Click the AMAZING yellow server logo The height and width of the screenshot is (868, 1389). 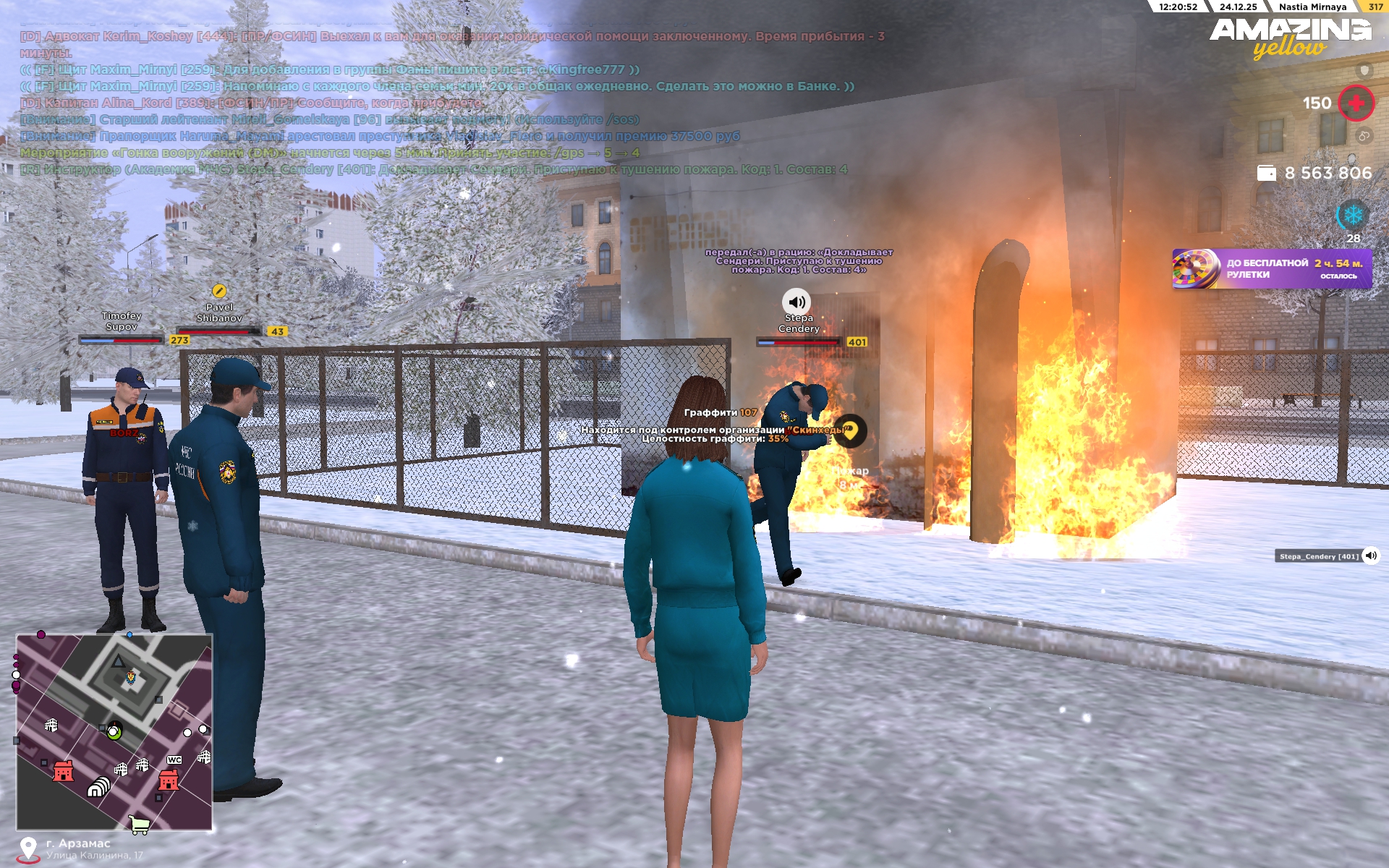(x=1290, y=37)
